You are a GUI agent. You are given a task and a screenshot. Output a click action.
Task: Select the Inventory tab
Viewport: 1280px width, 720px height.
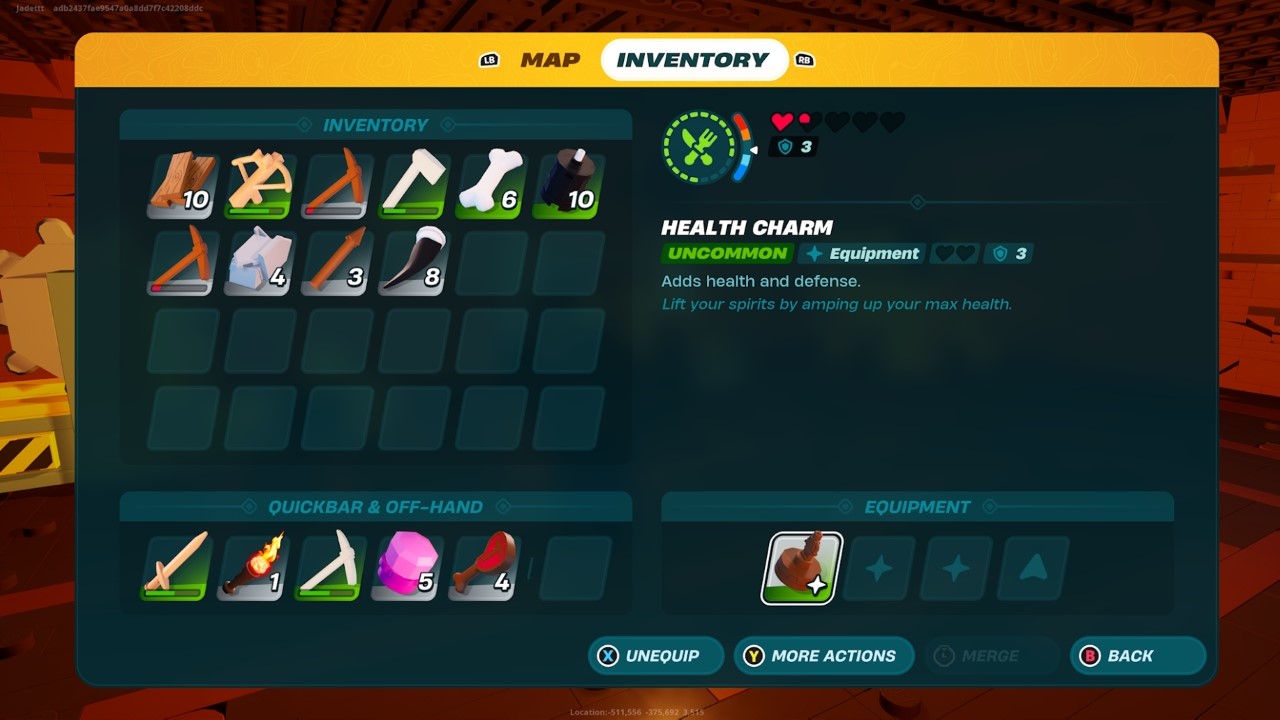(x=693, y=60)
